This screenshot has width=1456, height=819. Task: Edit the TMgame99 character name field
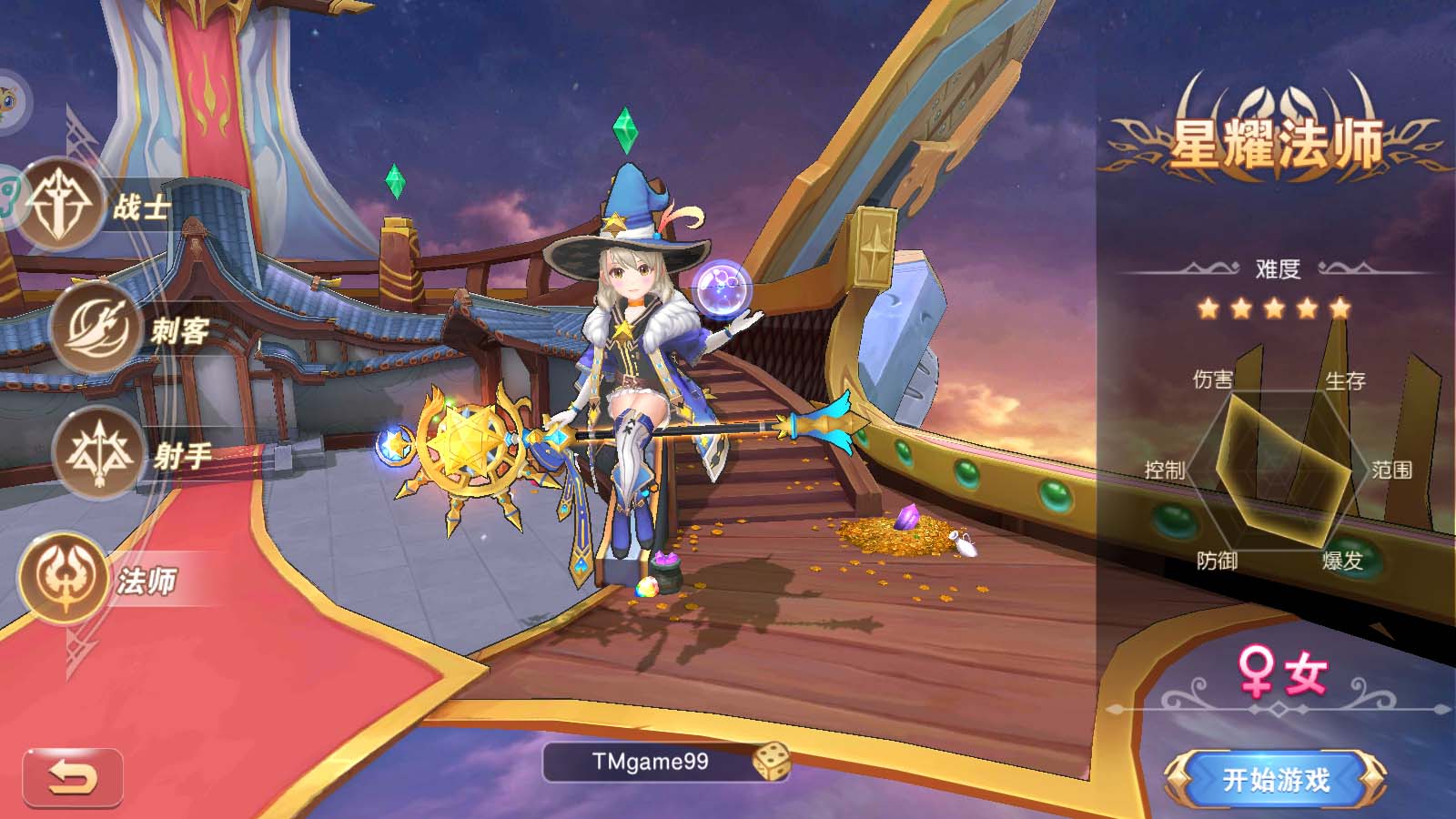(650, 762)
